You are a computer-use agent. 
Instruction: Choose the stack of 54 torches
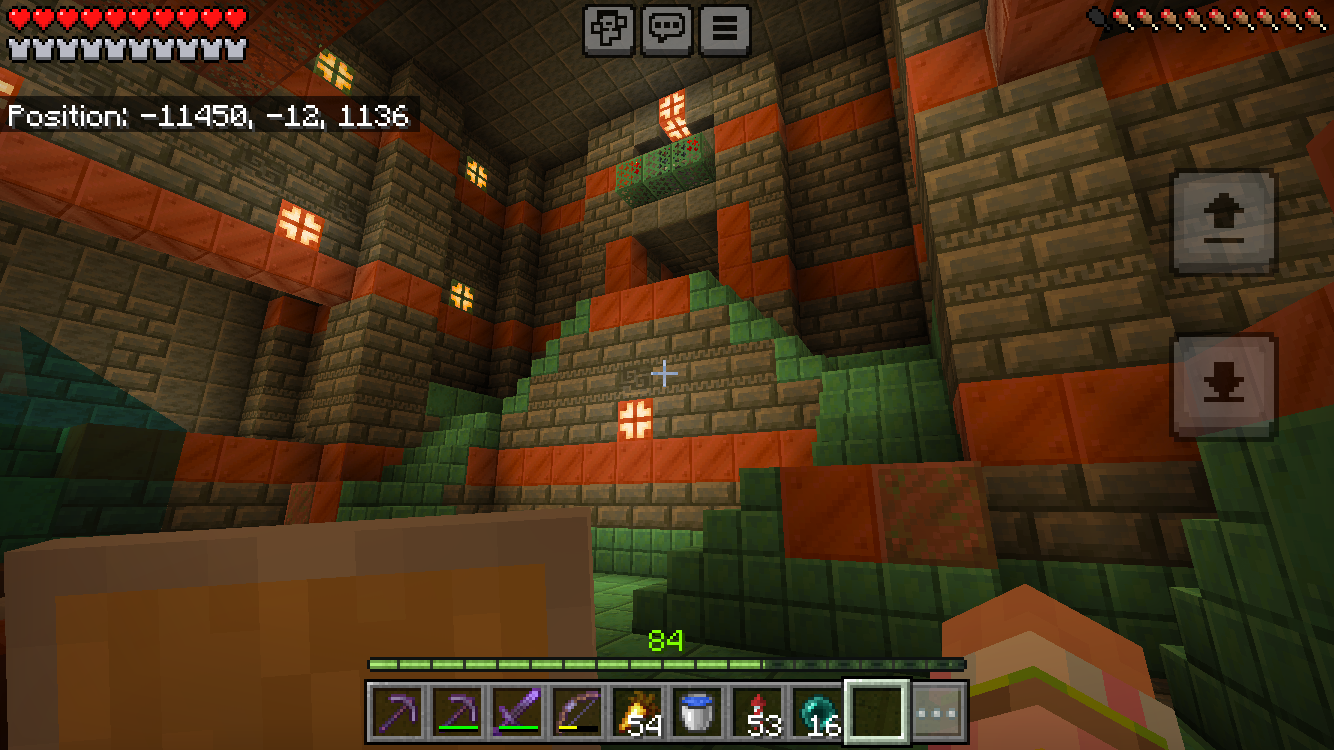[x=638, y=712]
